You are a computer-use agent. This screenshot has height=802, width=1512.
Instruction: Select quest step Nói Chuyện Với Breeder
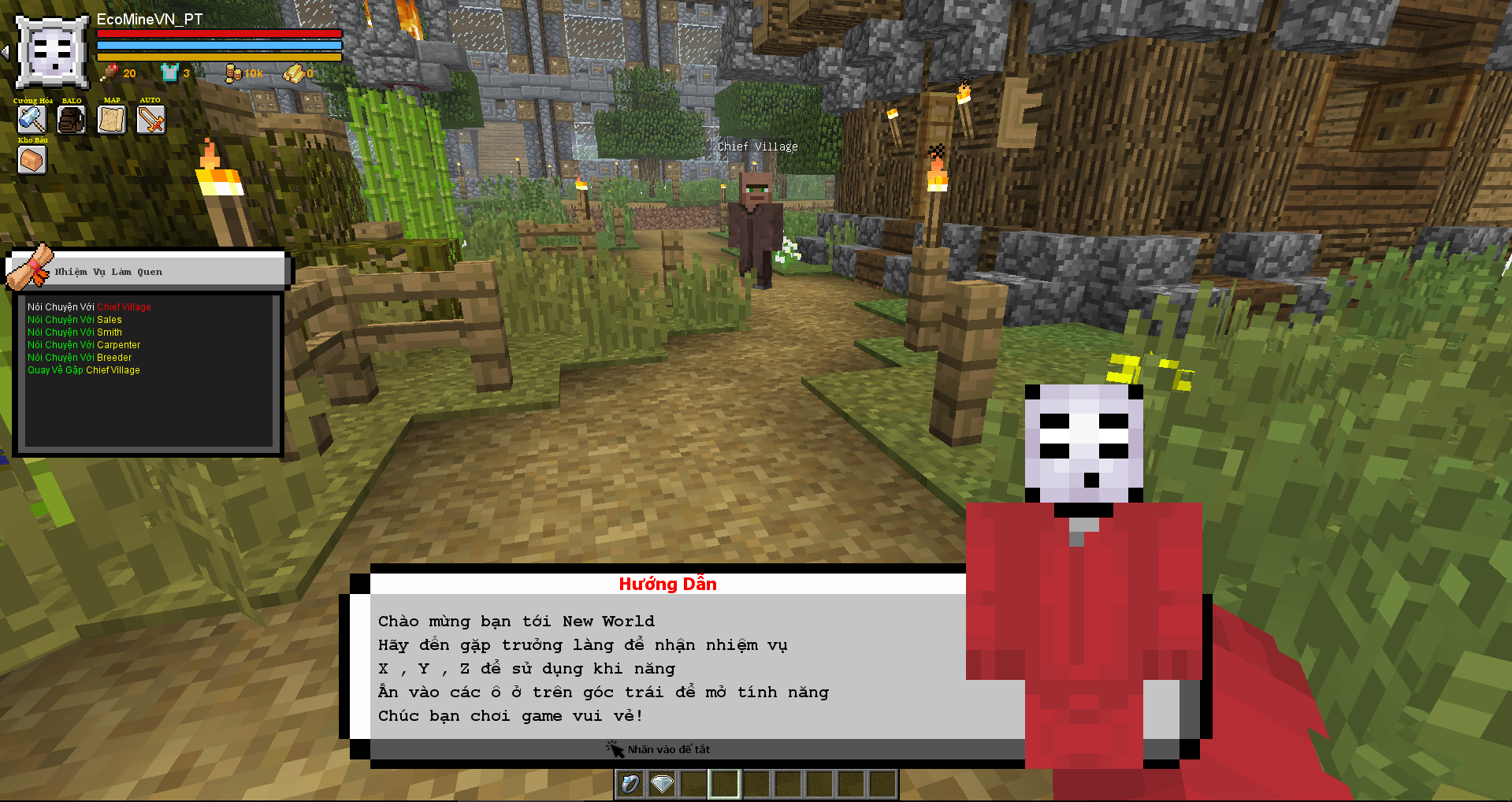click(80, 358)
